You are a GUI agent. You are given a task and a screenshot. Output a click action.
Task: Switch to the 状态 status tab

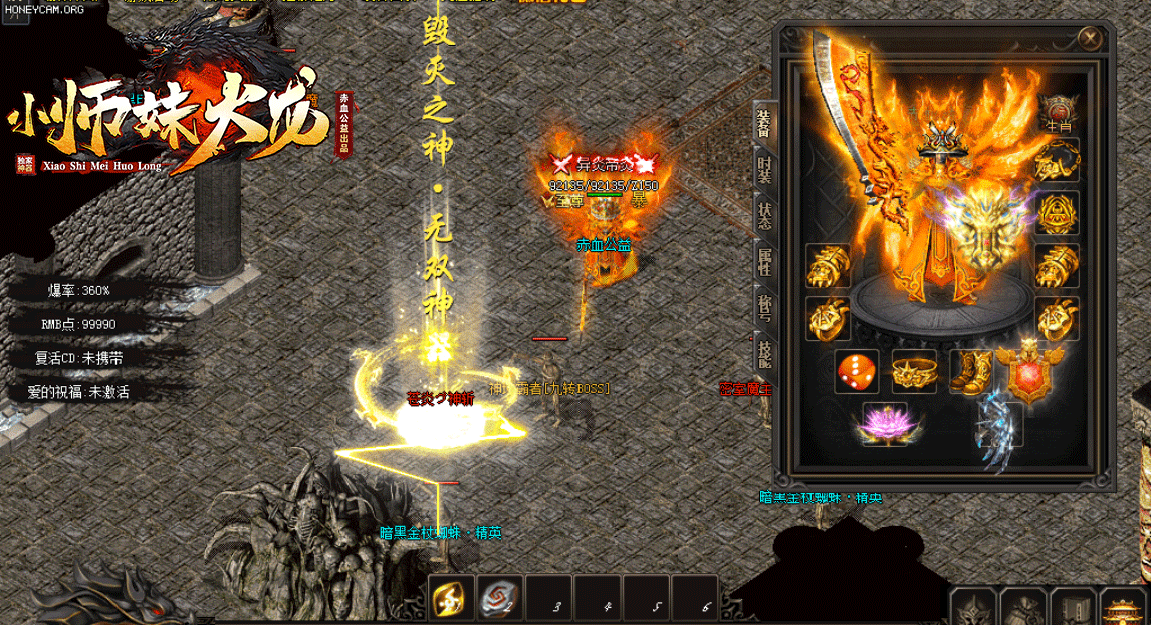[x=763, y=217]
